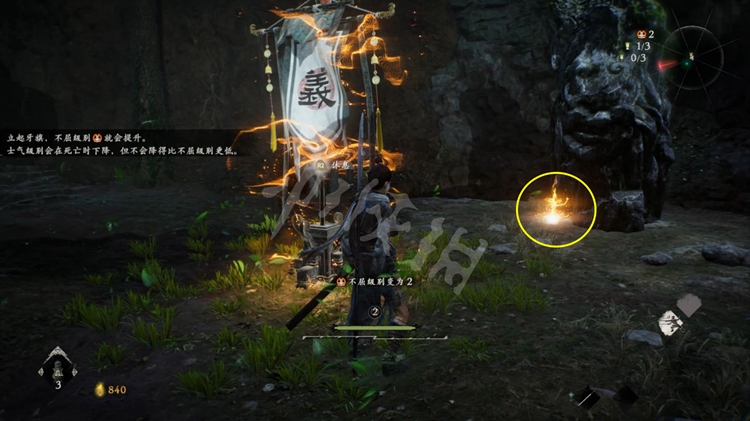Click the bright white weapon diamond icon
The width and height of the screenshot is (750, 421).
tap(671, 322)
